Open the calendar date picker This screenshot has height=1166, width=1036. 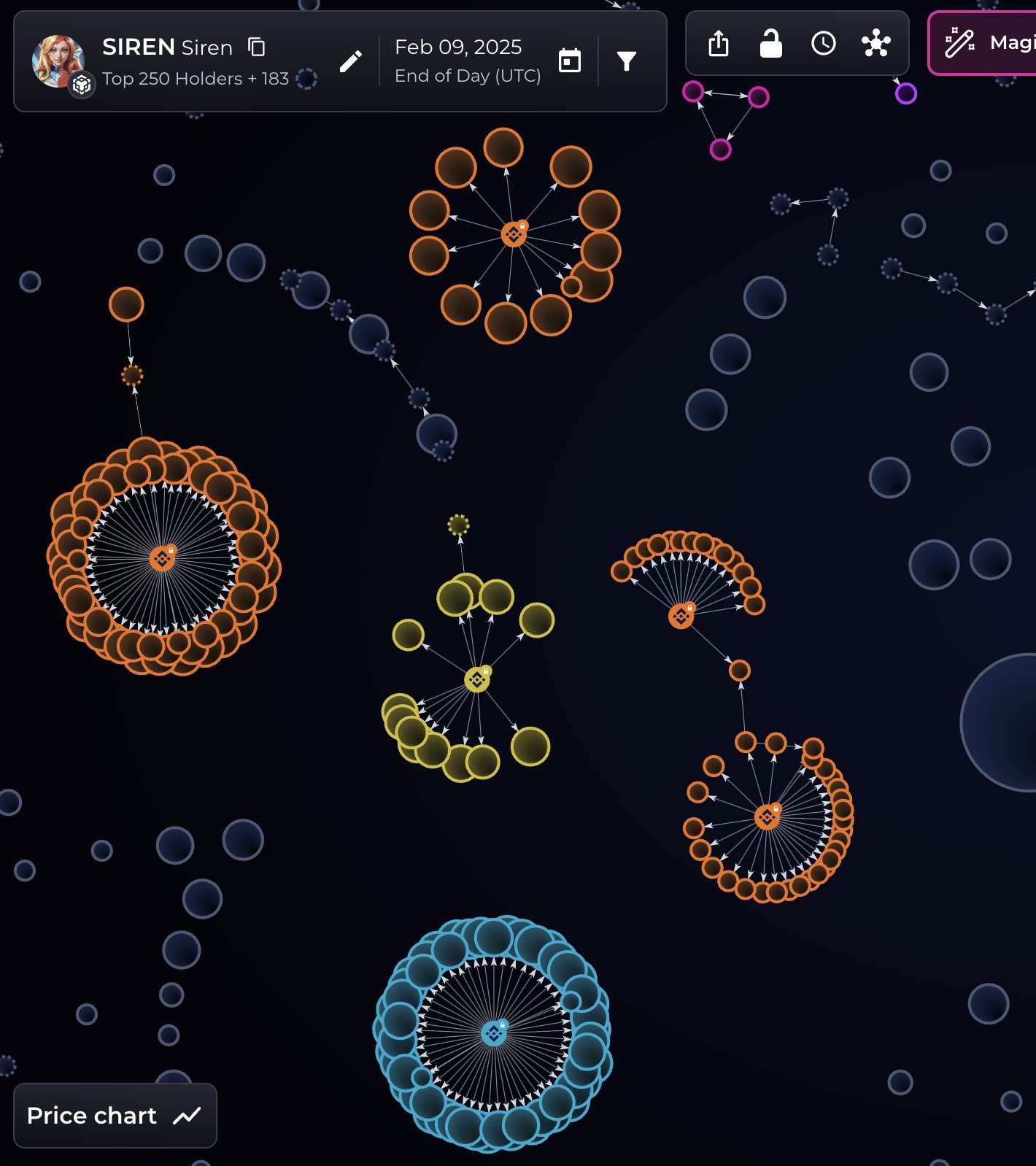[x=569, y=61]
